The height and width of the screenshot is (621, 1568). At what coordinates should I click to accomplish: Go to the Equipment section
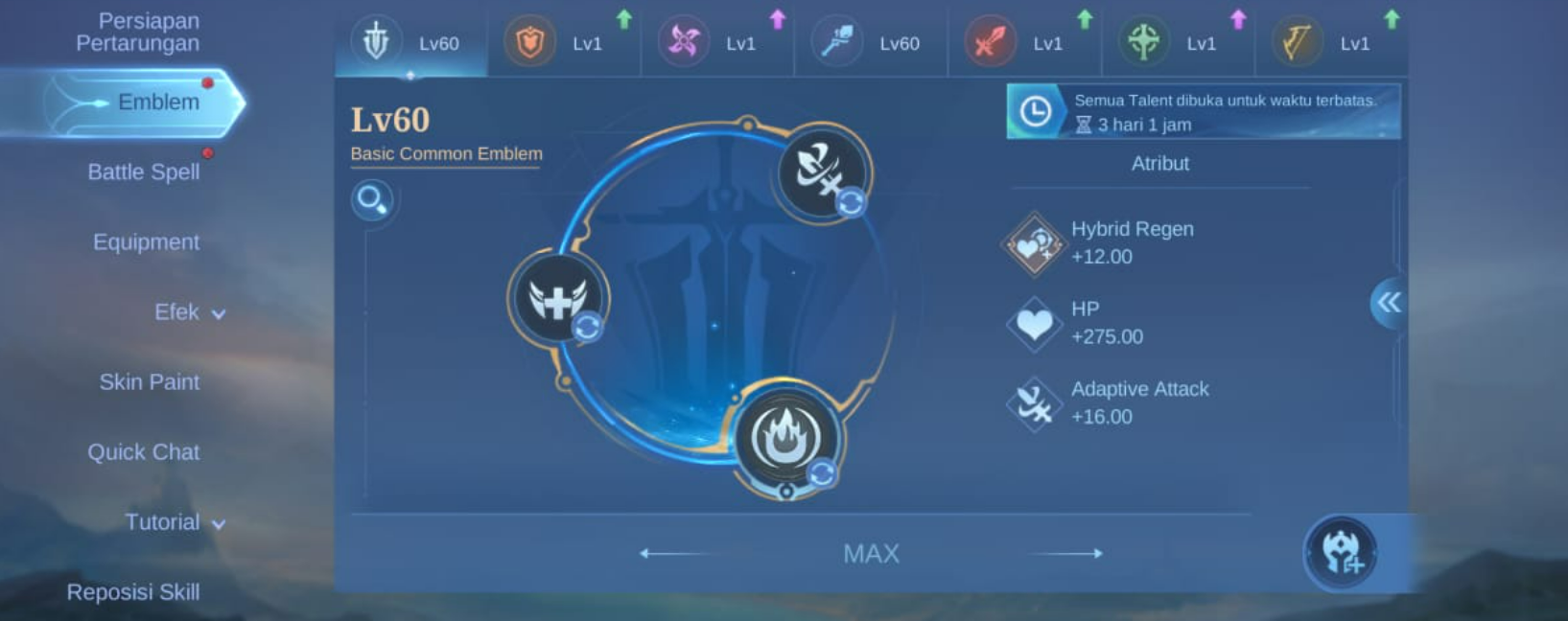(x=146, y=241)
